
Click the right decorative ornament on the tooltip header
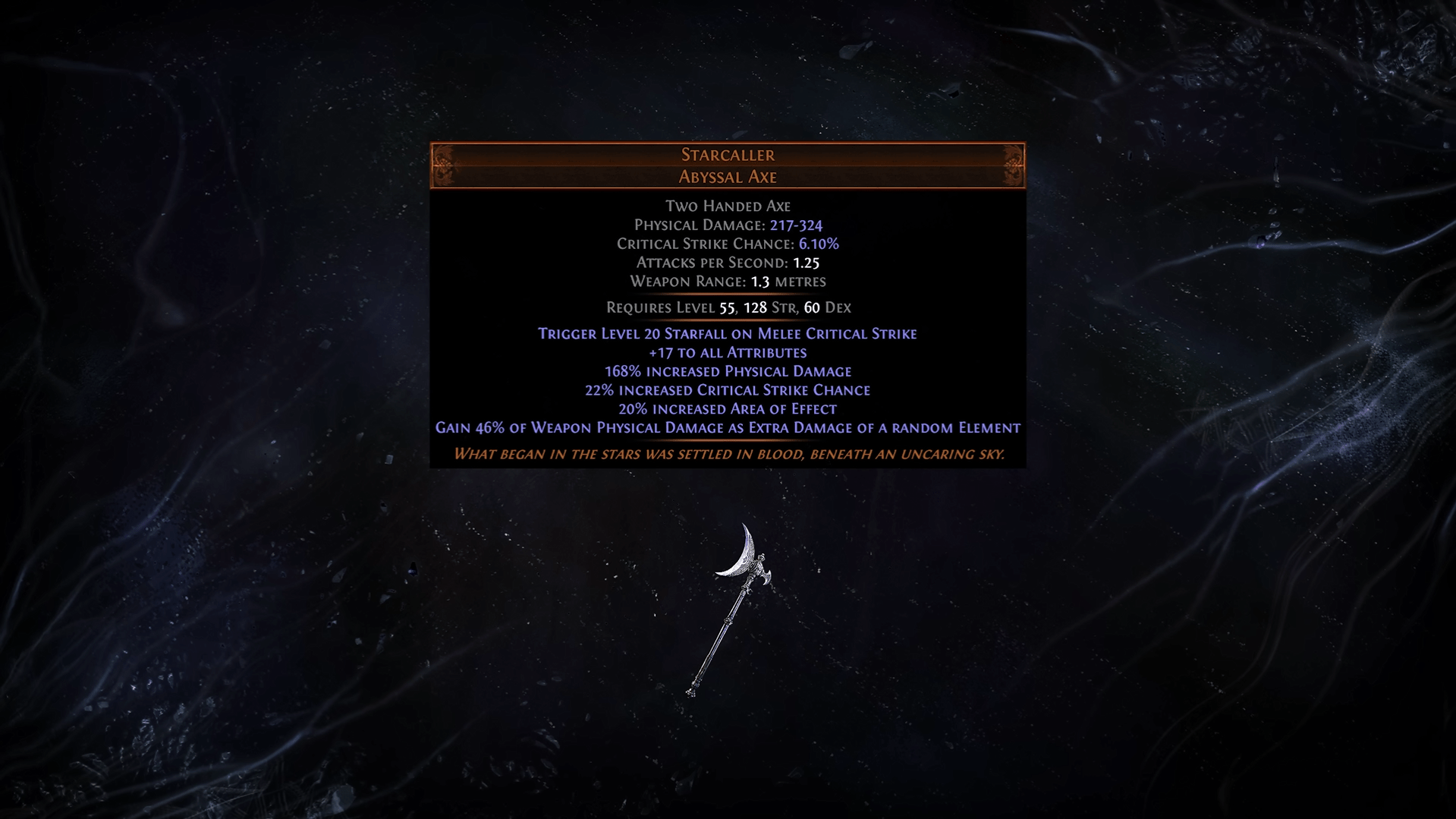coord(1011,165)
